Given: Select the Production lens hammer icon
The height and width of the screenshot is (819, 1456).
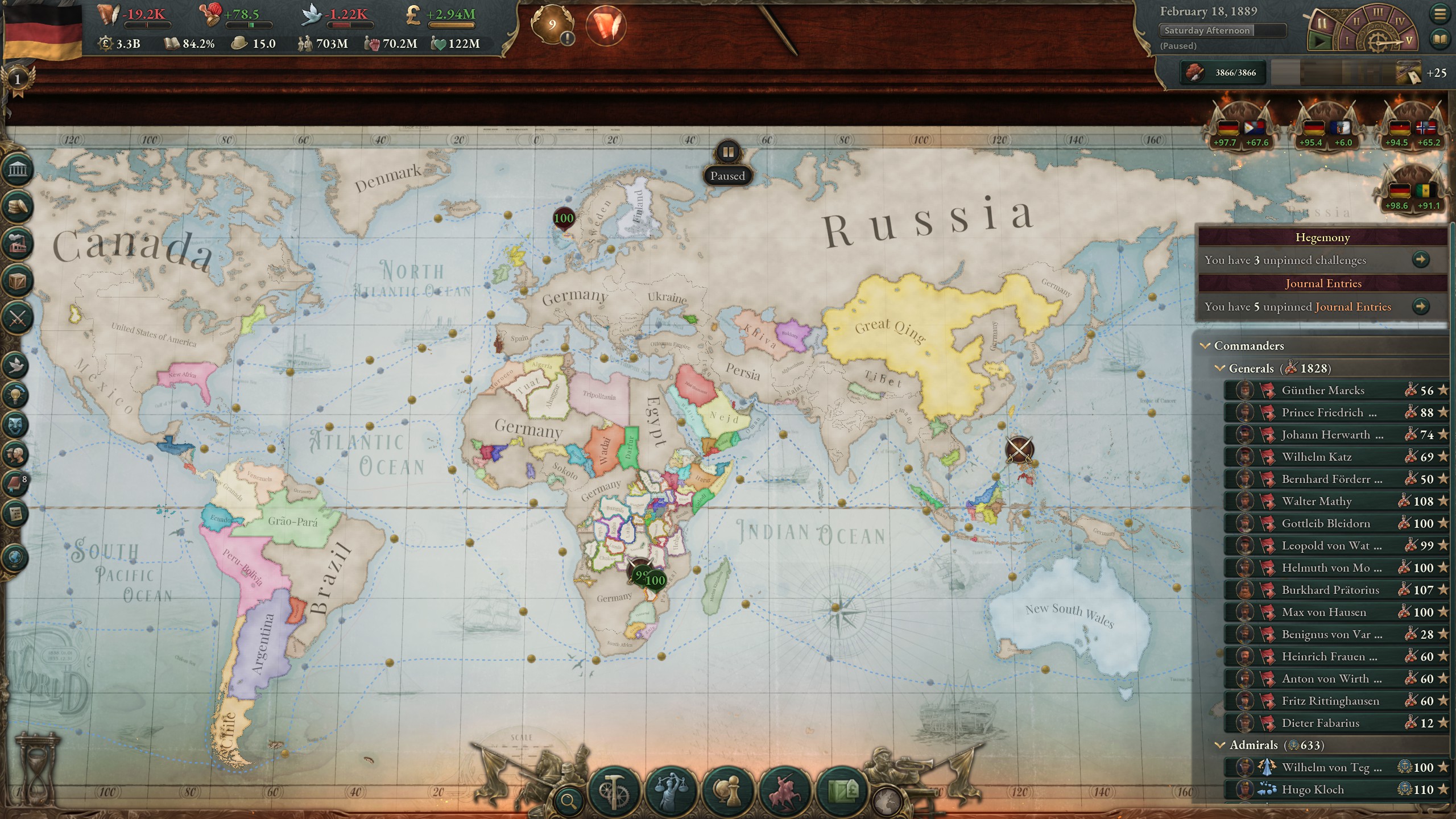Looking at the screenshot, I should [x=613, y=791].
